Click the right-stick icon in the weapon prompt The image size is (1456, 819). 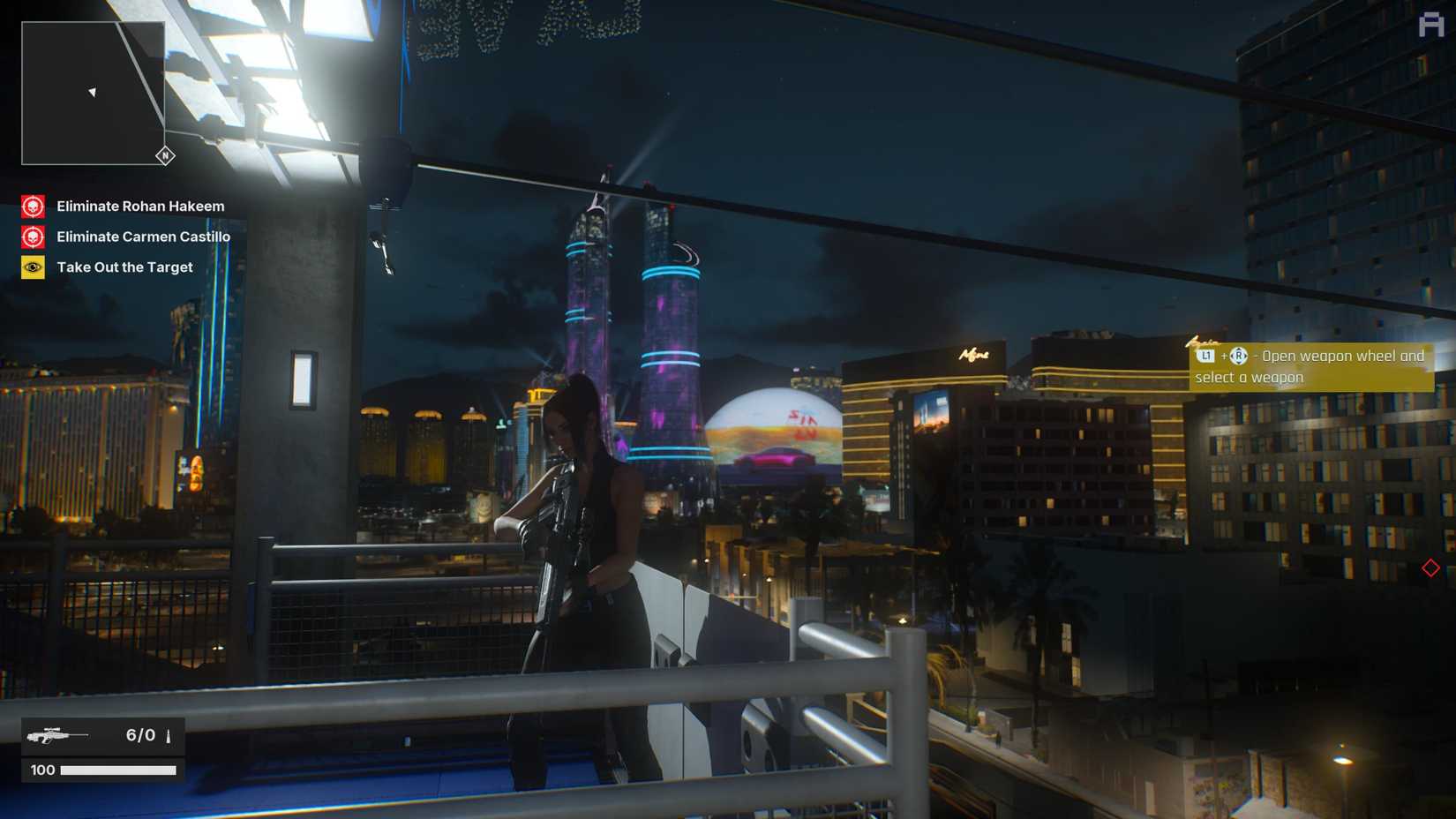pos(1239,357)
